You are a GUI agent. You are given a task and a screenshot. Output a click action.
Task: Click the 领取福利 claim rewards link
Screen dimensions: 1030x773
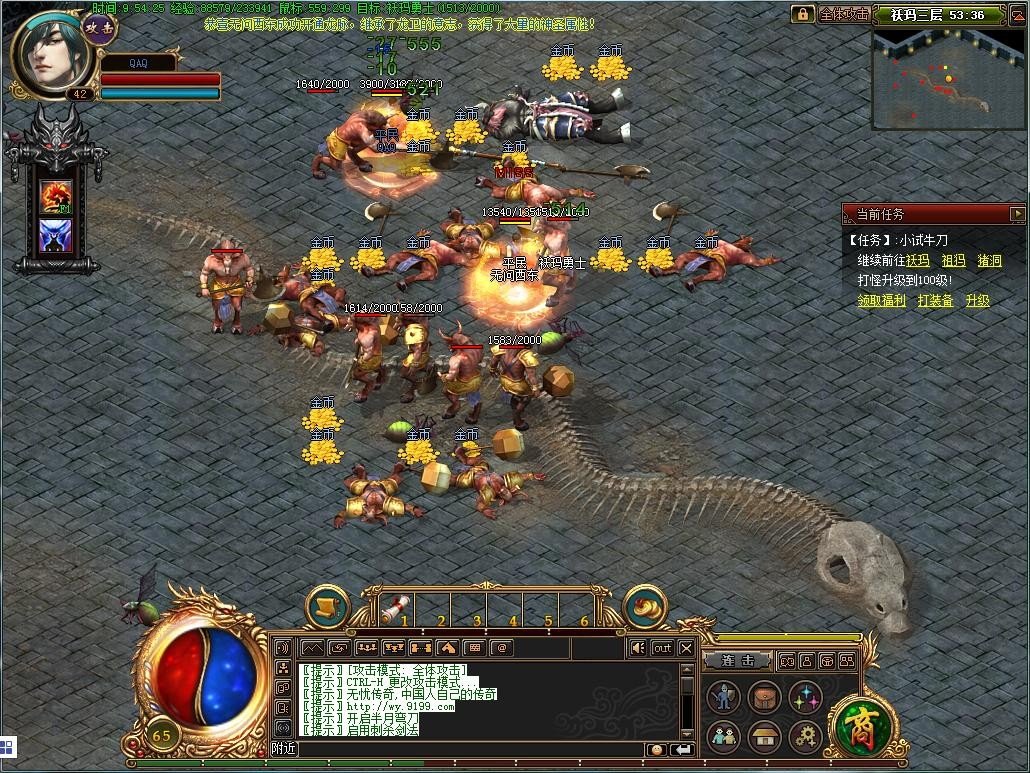[881, 300]
